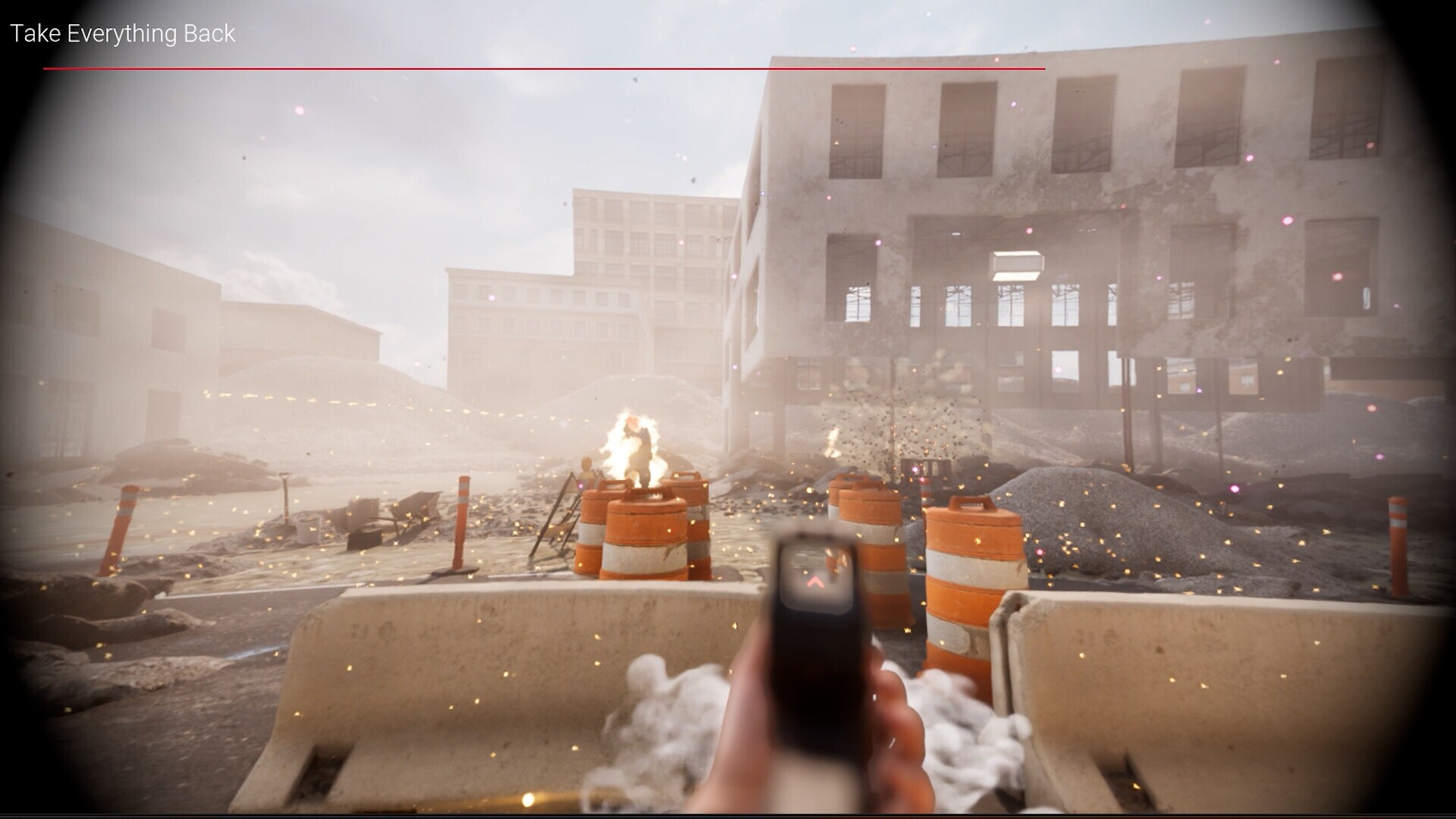This screenshot has height=819, width=1456.
Task: Click the "Take Everything Back" objective text
Action: coord(122,34)
